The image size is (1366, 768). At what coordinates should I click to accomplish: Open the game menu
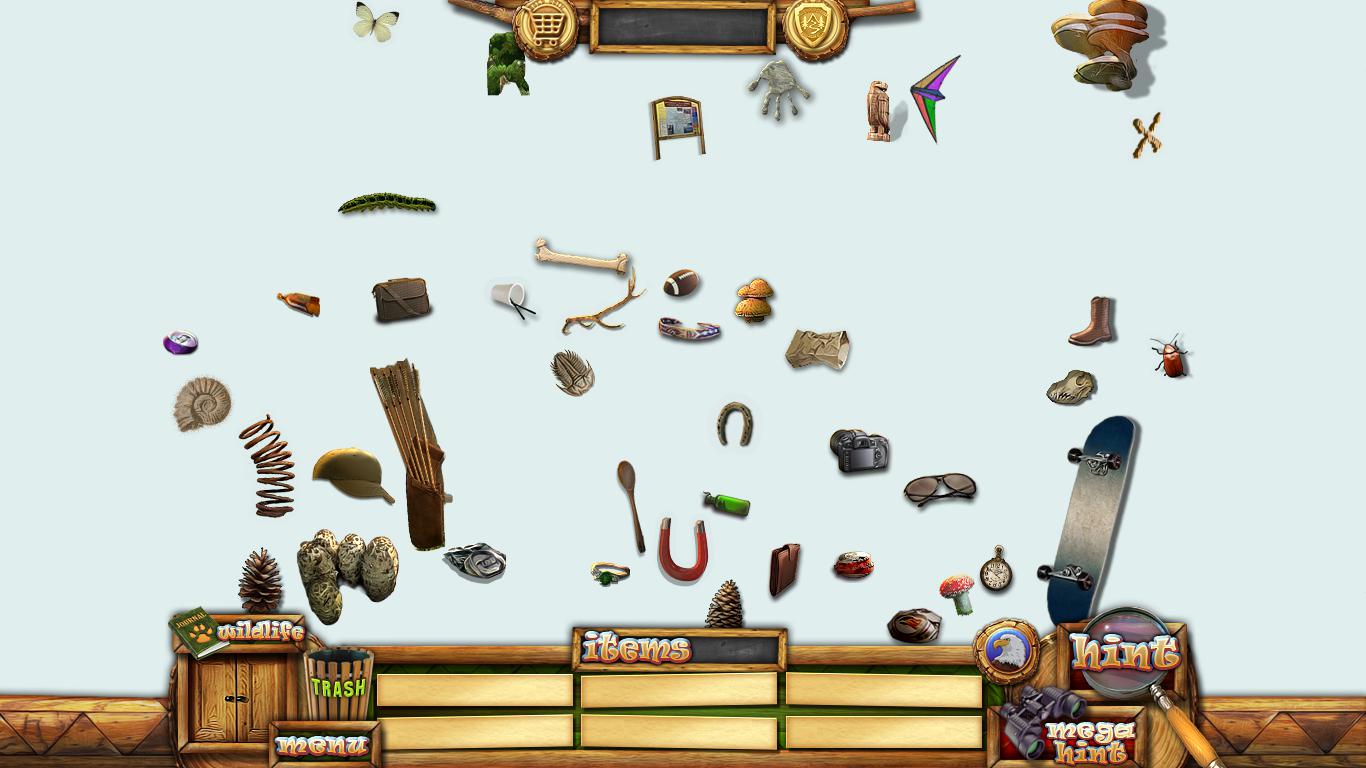click(323, 745)
